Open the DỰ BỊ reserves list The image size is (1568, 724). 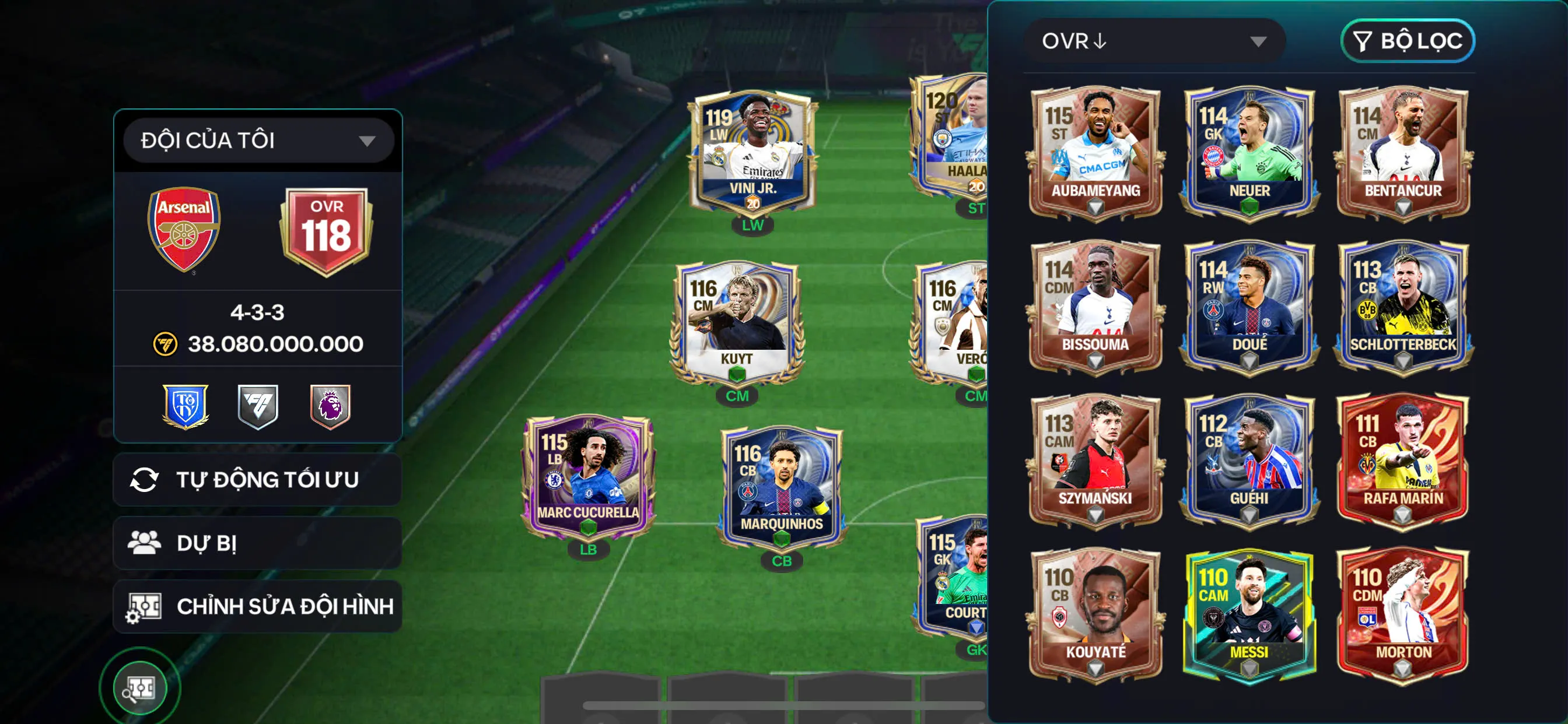click(x=257, y=543)
